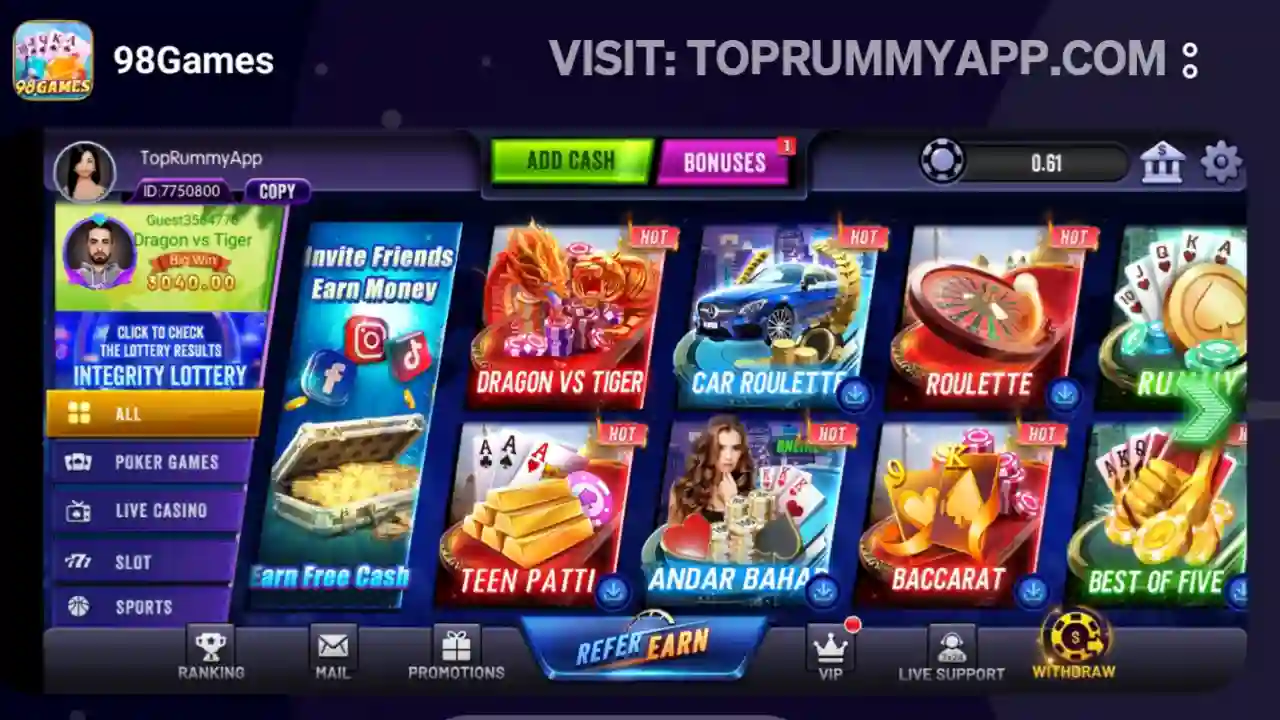Copy the player ID
Image resolution: width=1280 pixels, height=720 pixels.
coord(279,191)
